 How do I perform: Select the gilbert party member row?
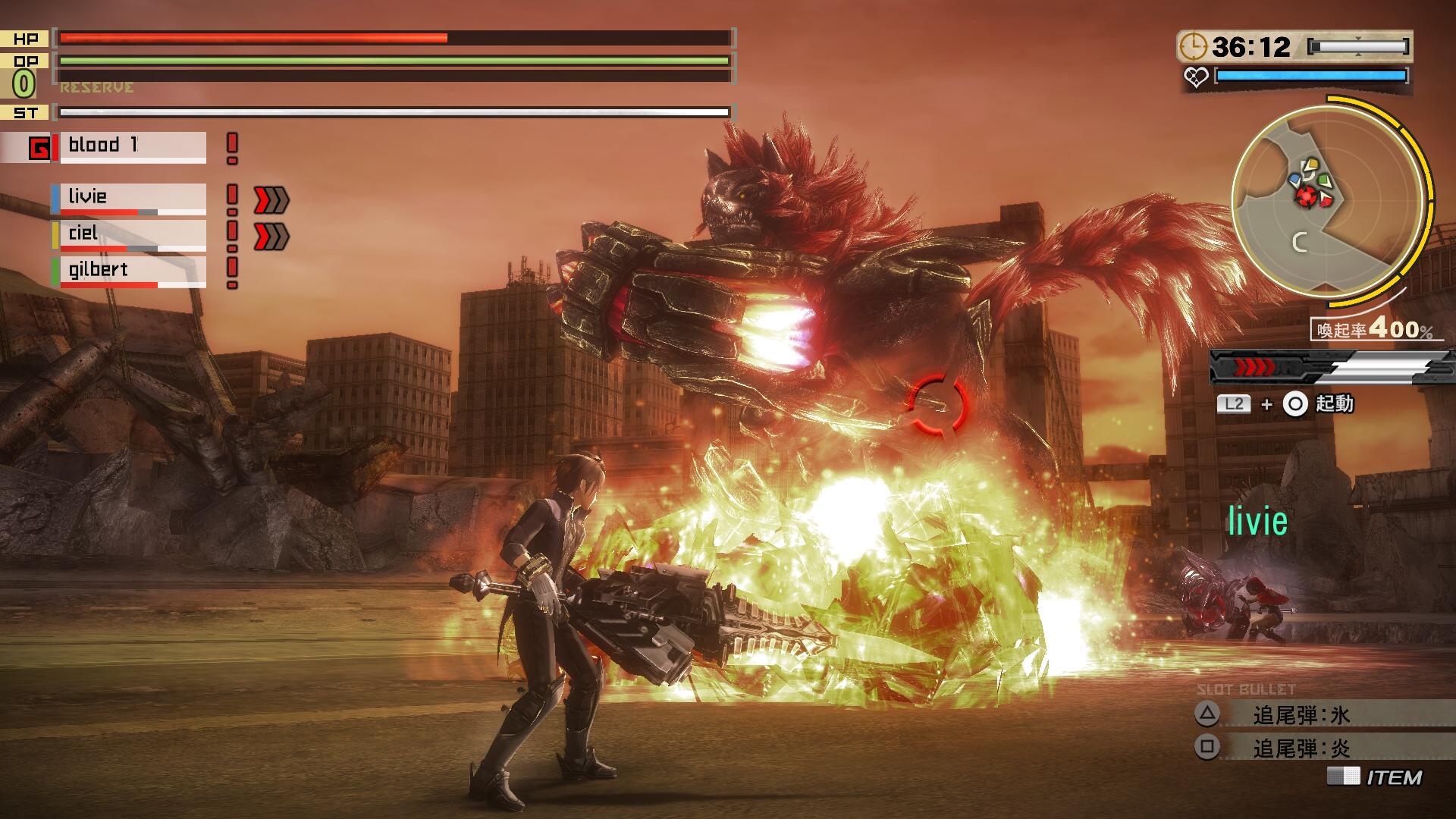click(x=130, y=271)
